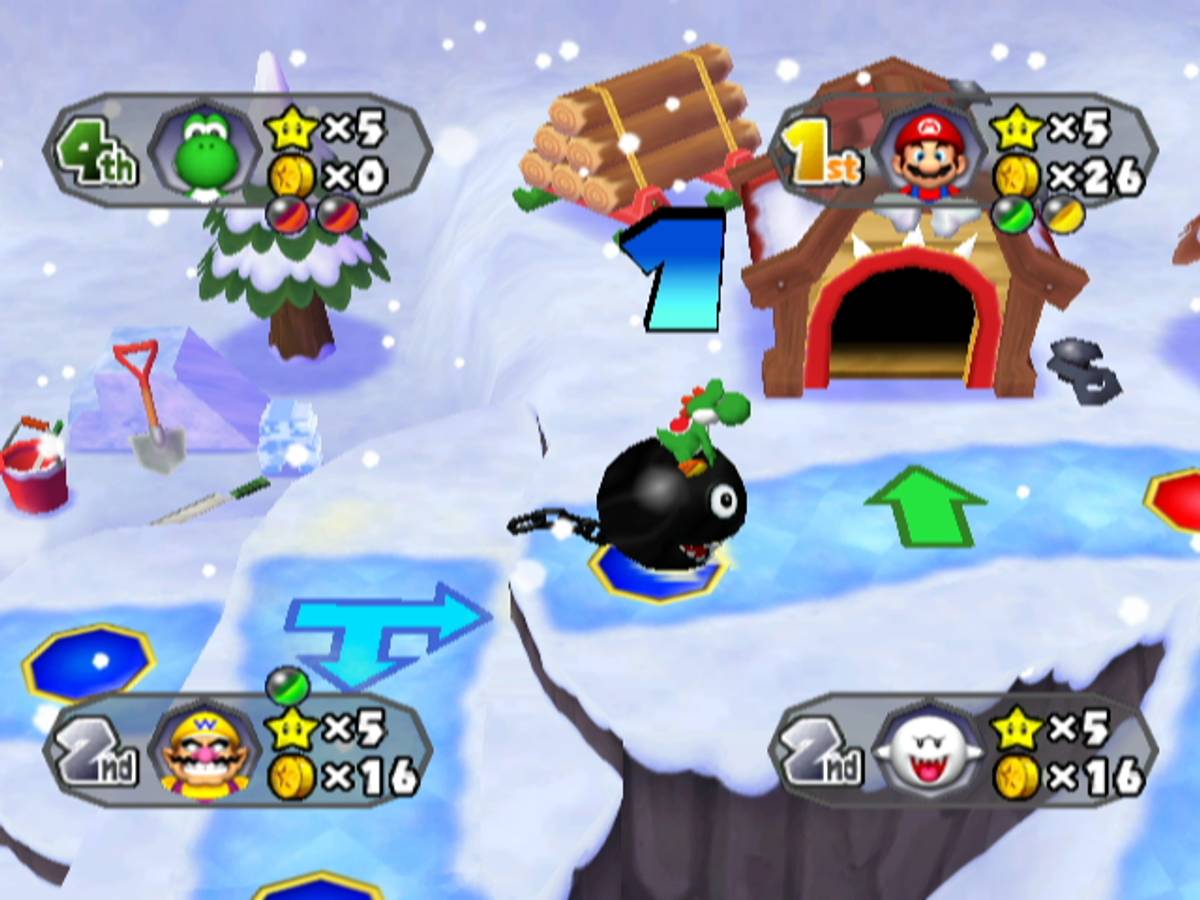Select the green orb above Wario's panel

click(287, 686)
